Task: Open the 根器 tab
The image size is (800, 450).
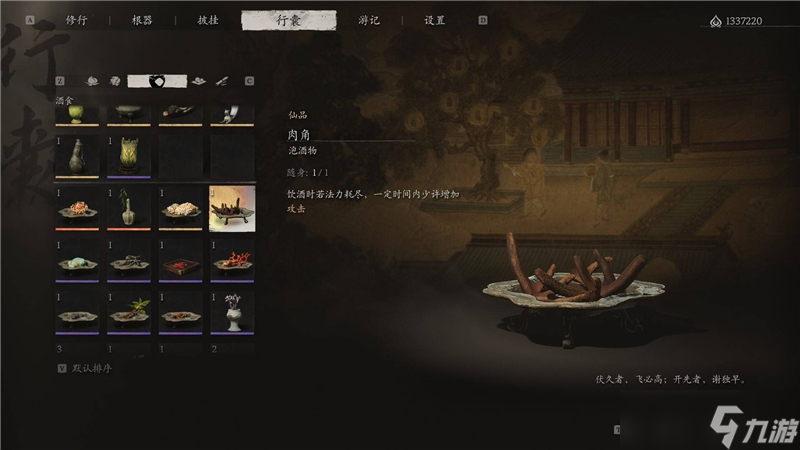Action: click(143, 20)
